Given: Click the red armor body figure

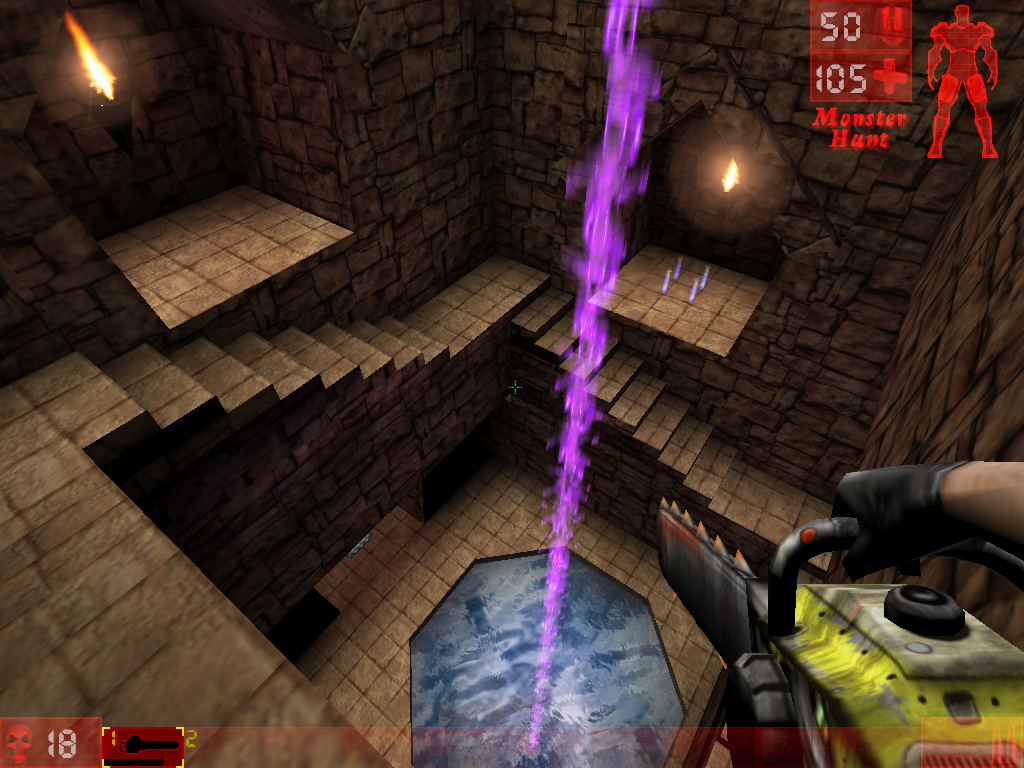Looking at the screenshot, I should pyautogui.click(x=961, y=80).
